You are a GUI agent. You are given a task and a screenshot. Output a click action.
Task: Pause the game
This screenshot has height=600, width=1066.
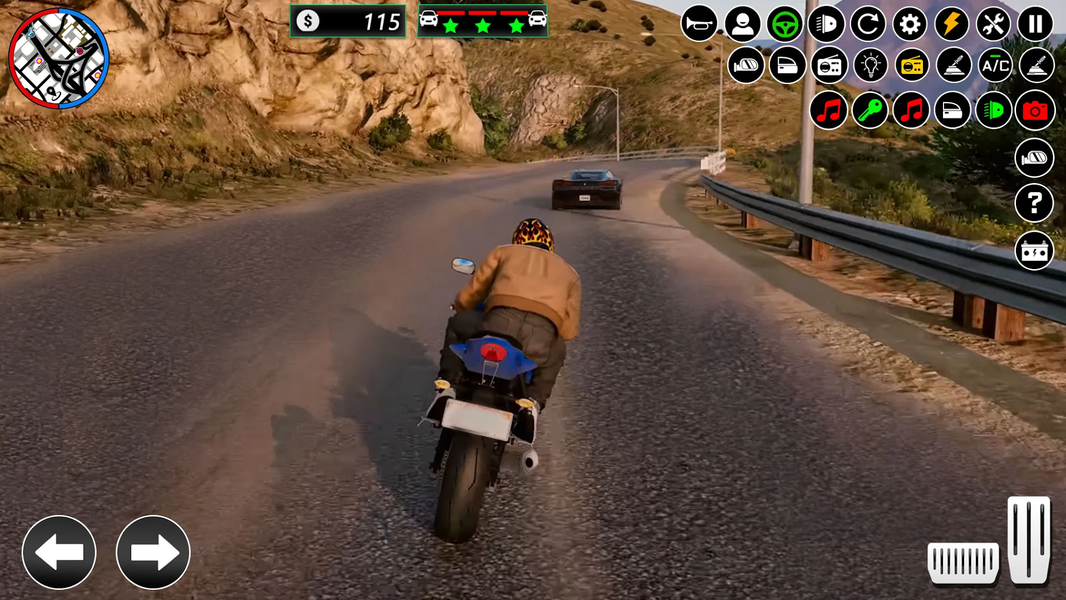1035,23
